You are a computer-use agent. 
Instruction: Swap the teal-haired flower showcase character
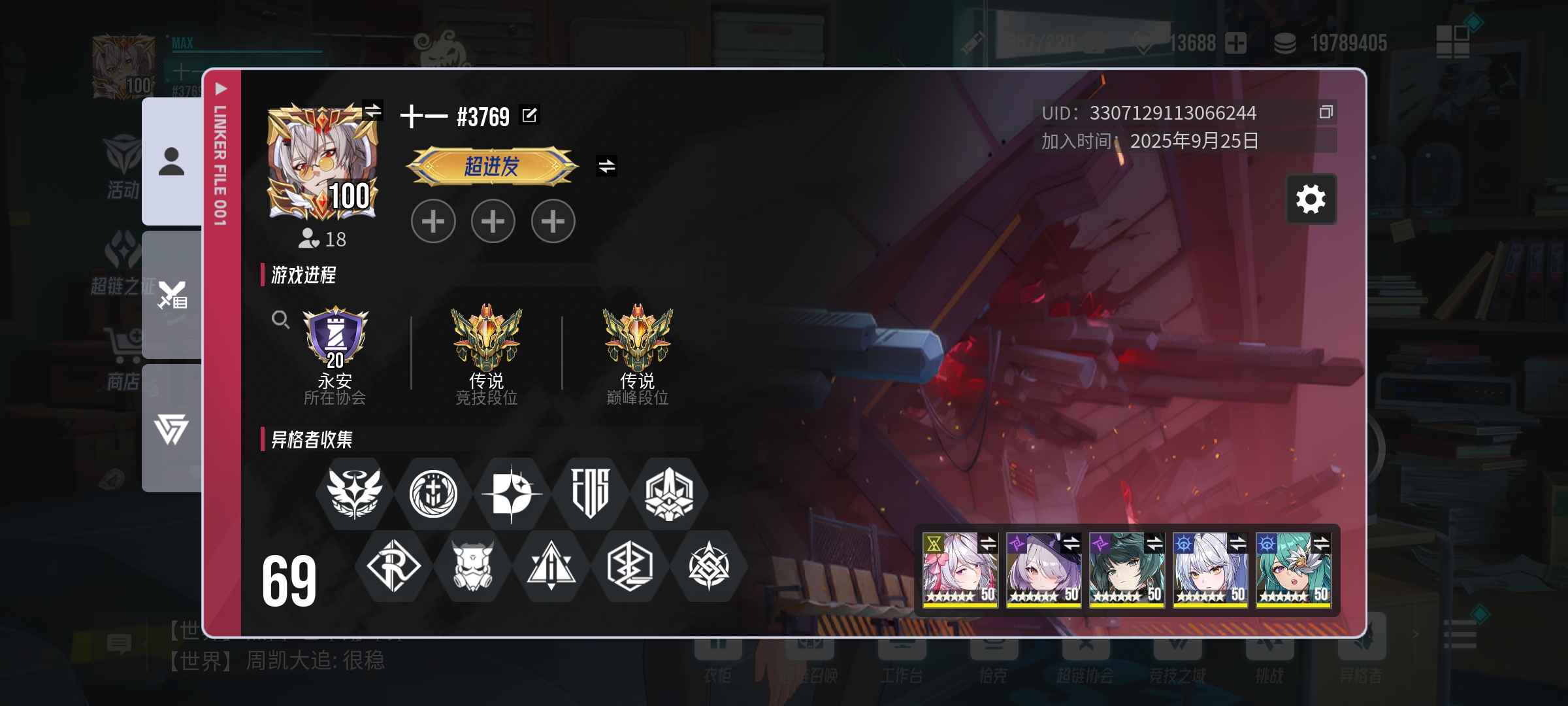point(1321,543)
